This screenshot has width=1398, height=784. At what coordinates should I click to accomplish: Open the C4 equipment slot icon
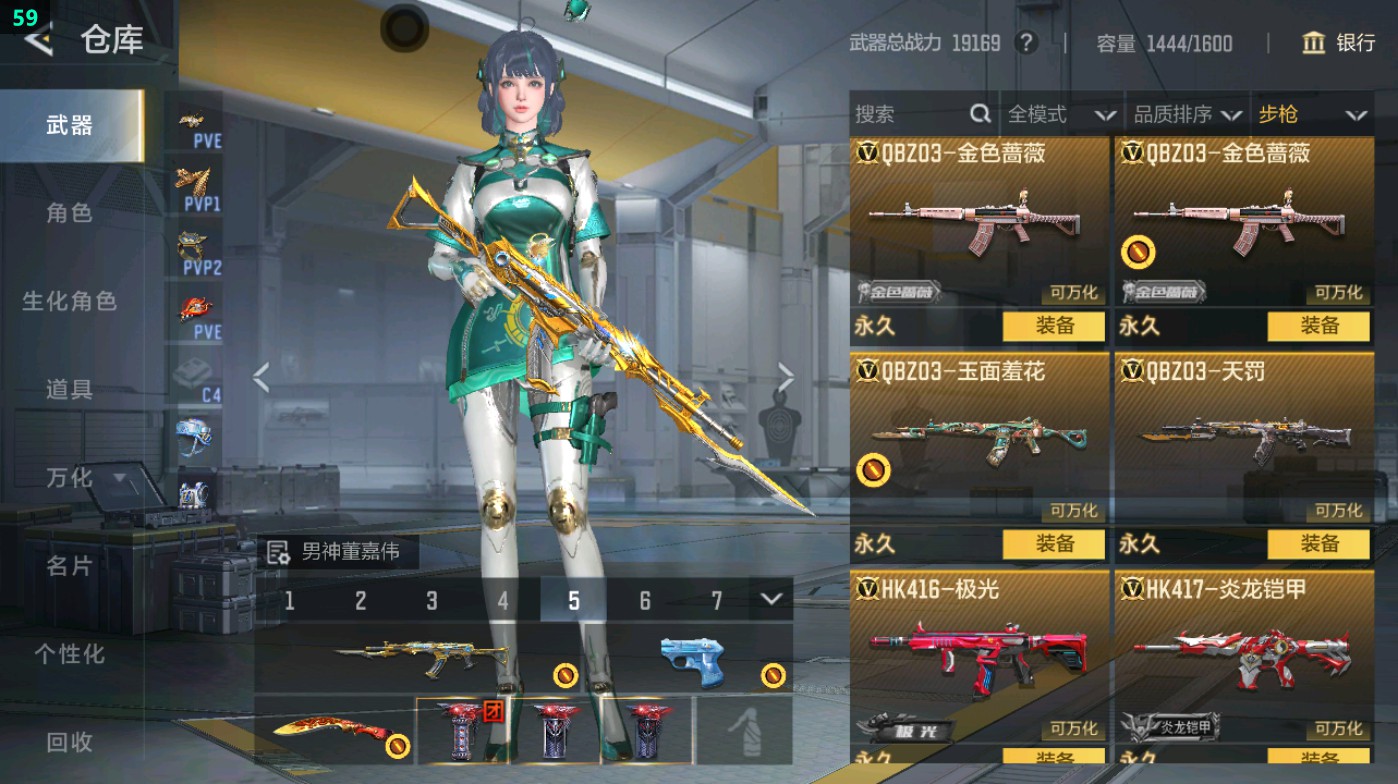[x=197, y=370]
